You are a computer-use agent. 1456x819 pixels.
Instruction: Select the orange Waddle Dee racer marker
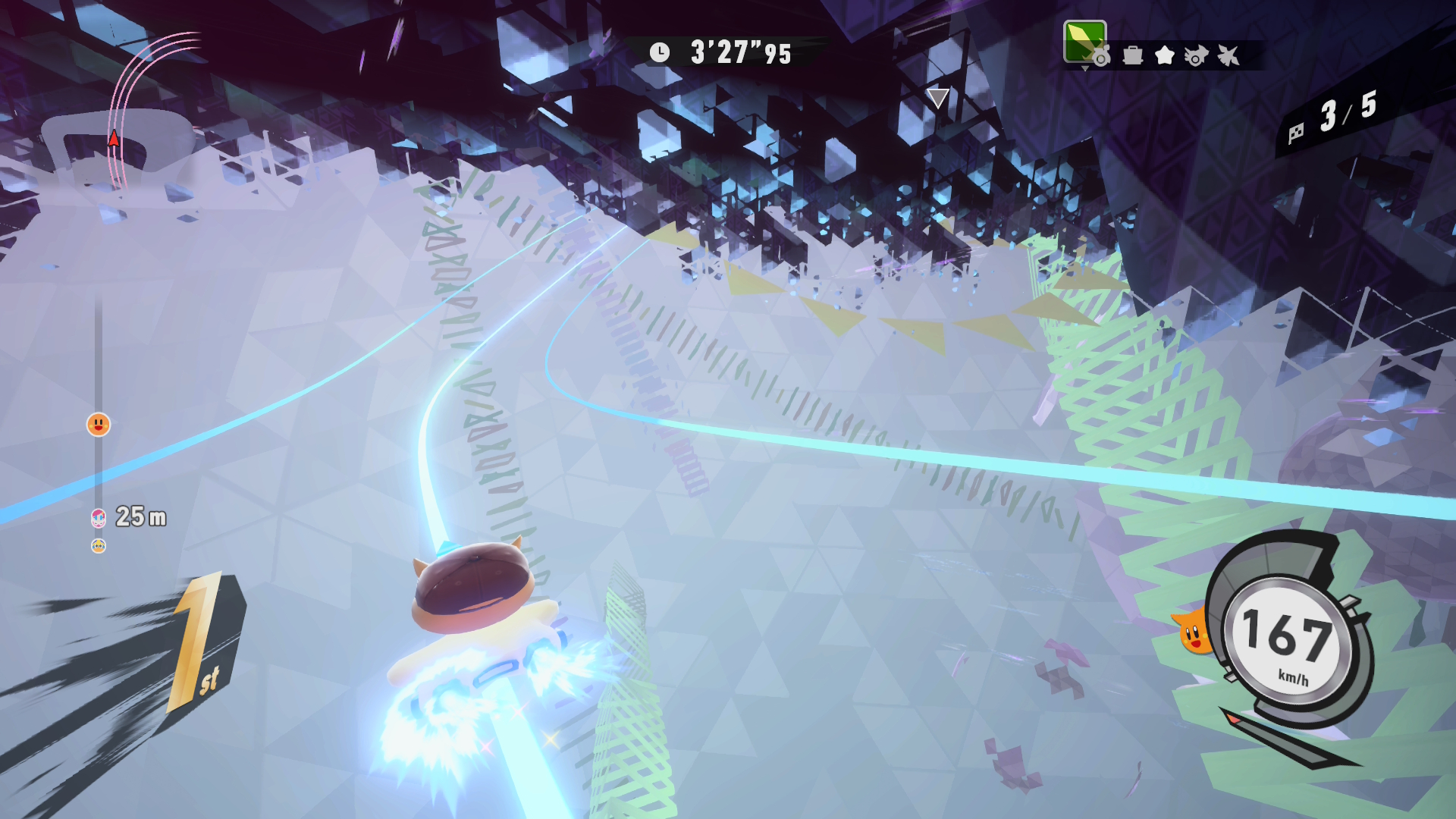tap(99, 425)
